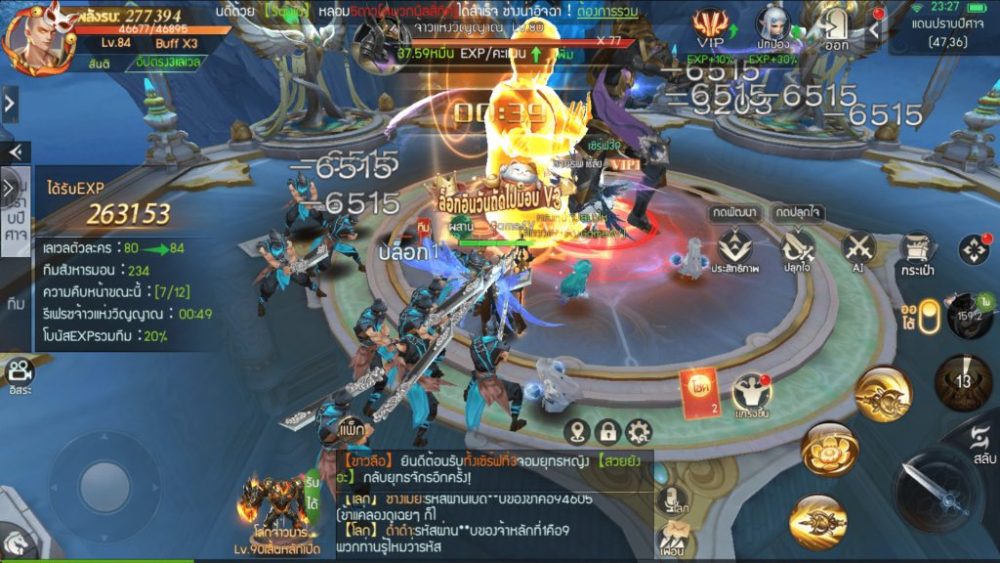Click the horse mount icon

pyautogui.click(x=15, y=543)
